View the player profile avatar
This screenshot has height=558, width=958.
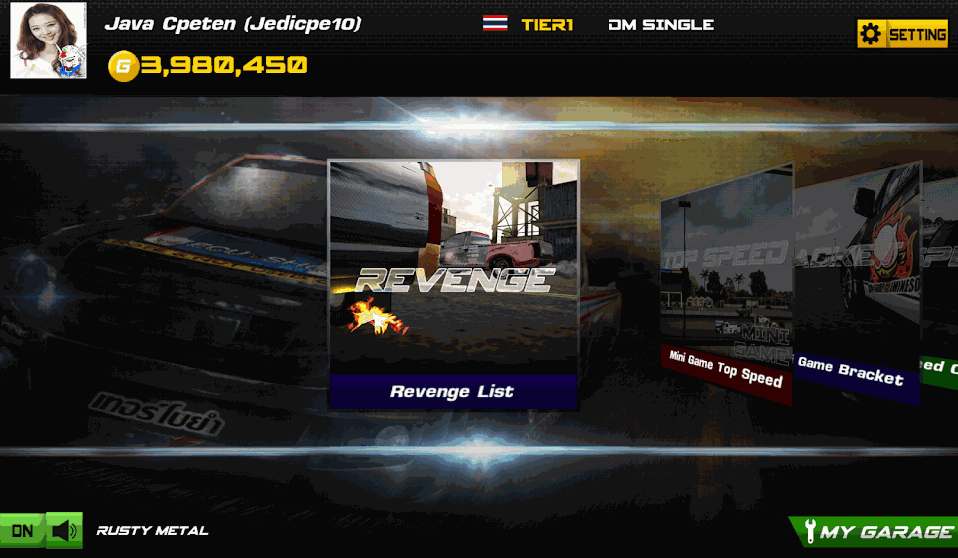pos(48,40)
